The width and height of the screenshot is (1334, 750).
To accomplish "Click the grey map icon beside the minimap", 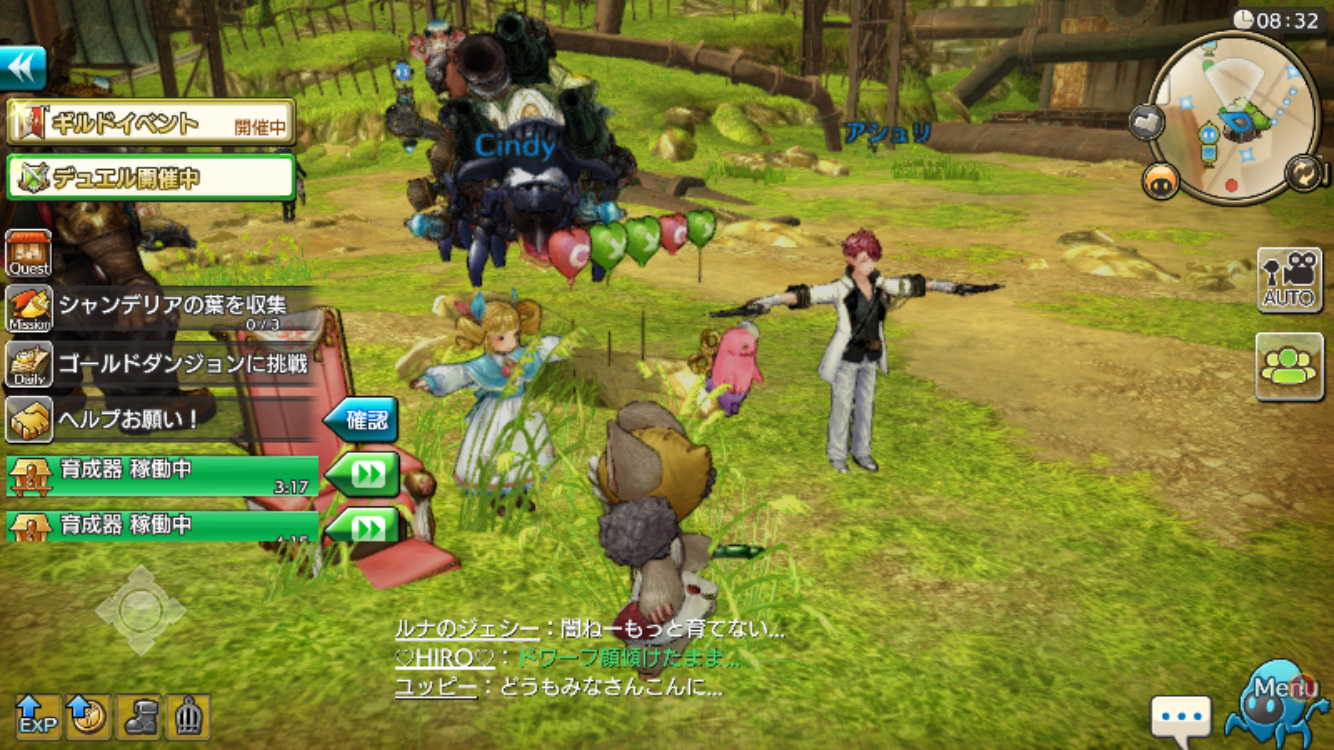I will point(1147,122).
